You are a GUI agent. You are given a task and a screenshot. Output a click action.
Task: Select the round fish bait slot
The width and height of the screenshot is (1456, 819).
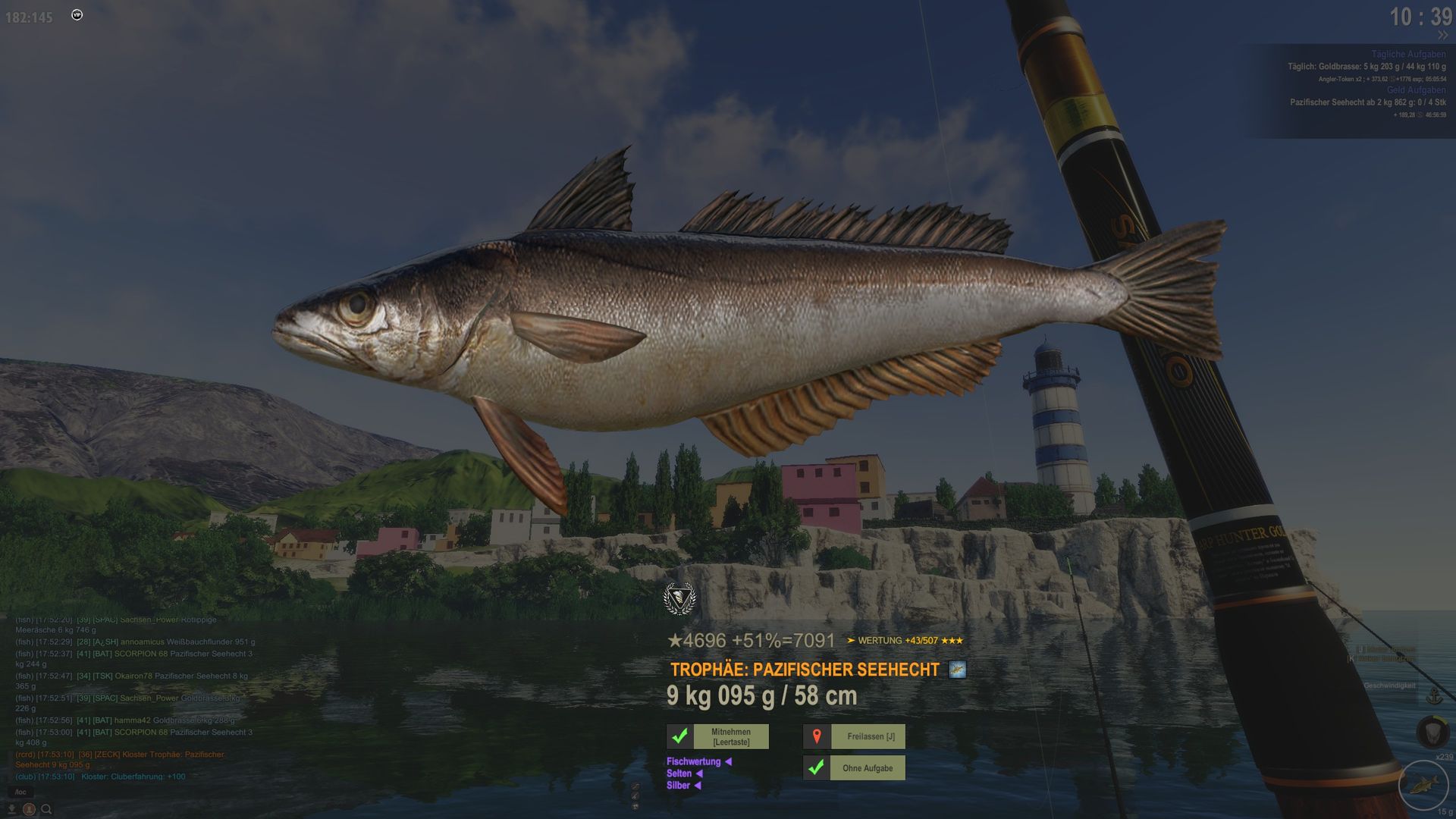(x=1423, y=784)
